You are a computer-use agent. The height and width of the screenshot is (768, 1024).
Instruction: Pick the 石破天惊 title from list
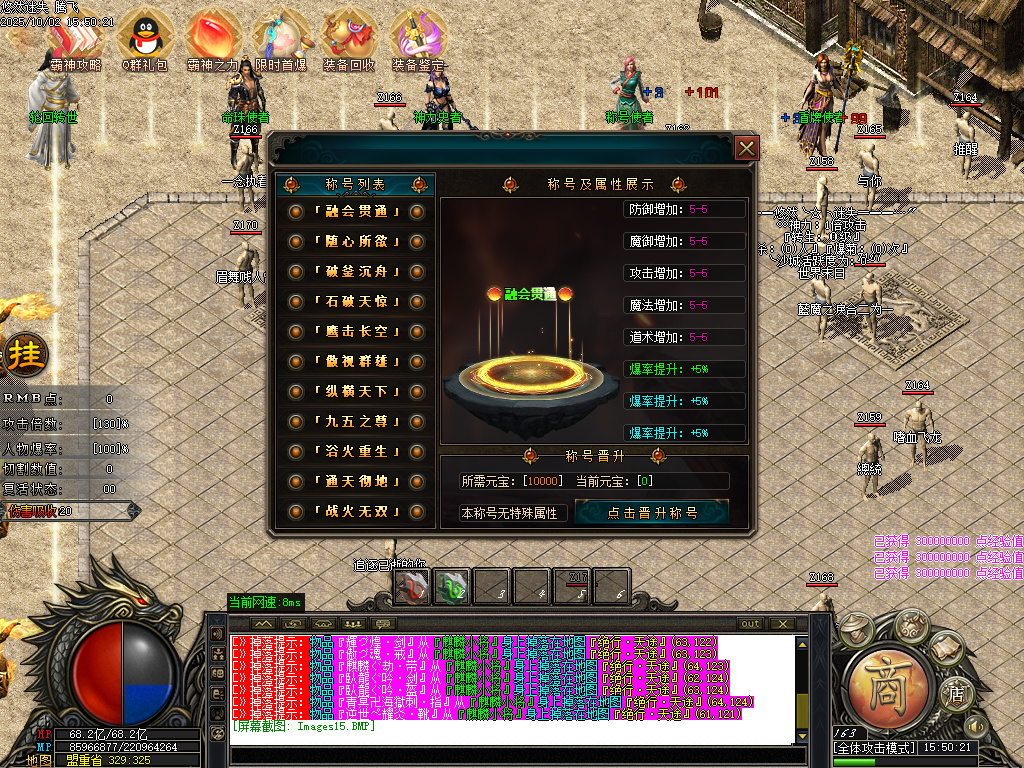(355, 302)
